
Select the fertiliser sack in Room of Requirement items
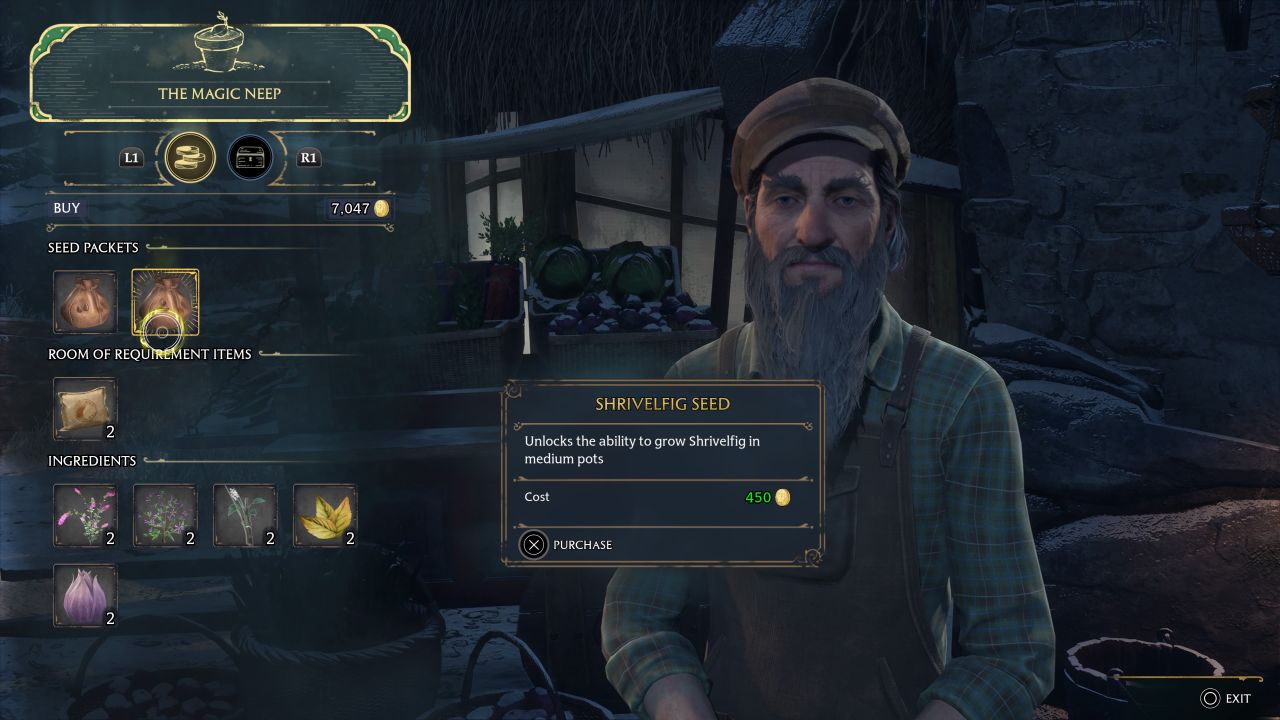tap(85, 408)
